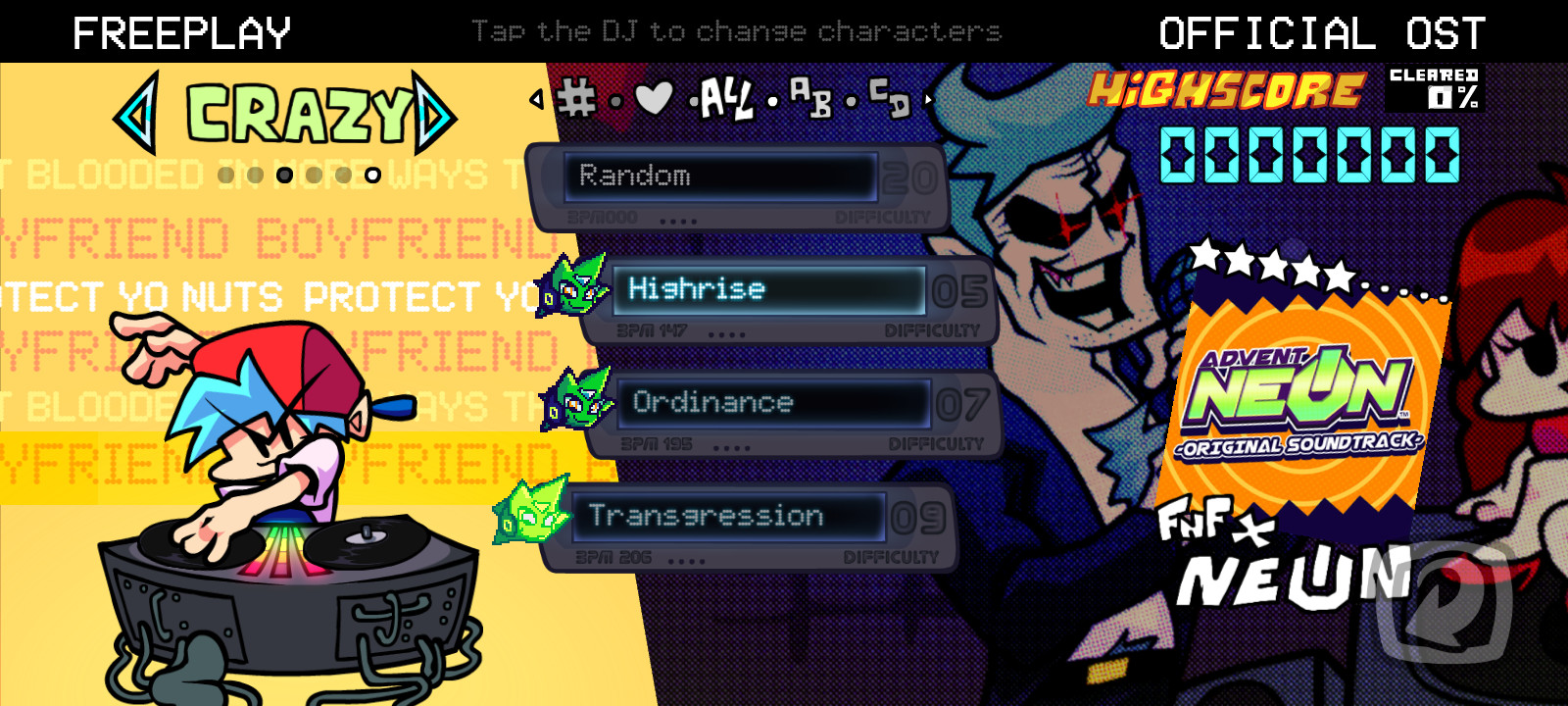The width and height of the screenshot is (1568, 706).
Task: Select the highlighted difficulty dot indicator
Action: pos(283,175)
